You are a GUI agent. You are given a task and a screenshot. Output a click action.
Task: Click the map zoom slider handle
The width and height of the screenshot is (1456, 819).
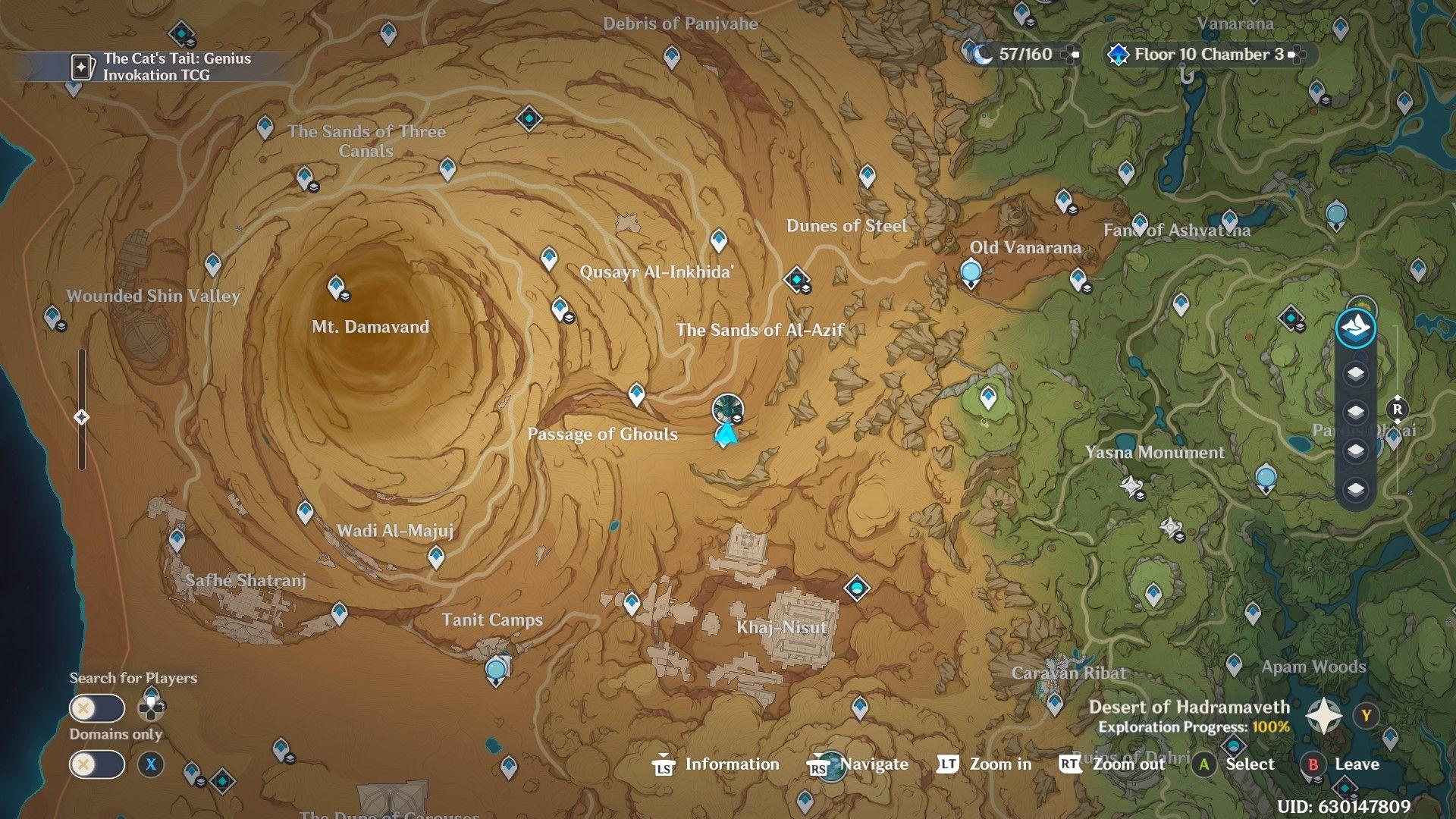tap(82, 417)
